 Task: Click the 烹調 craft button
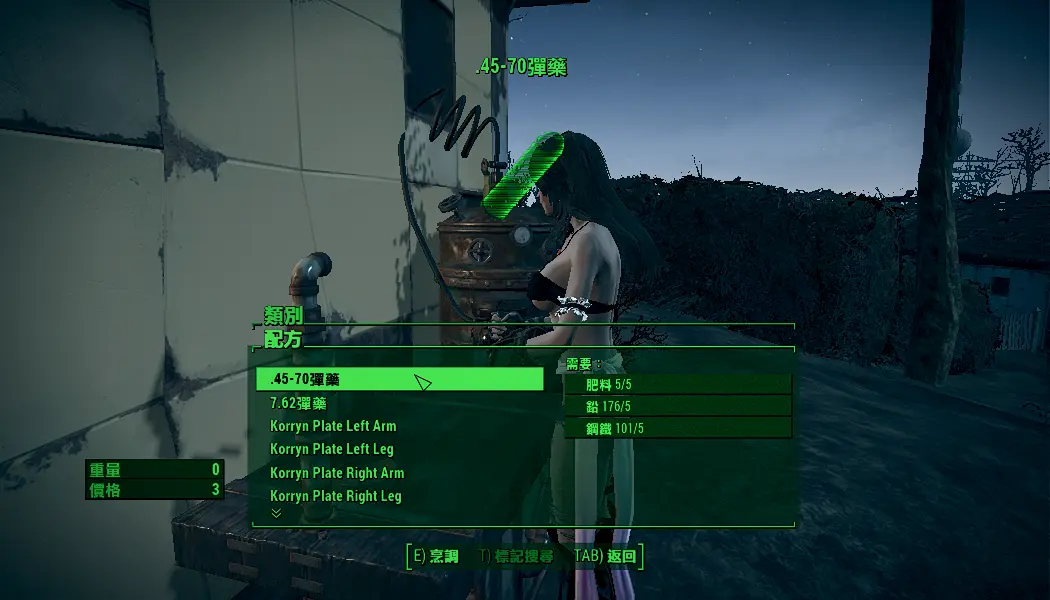(436, 556)
